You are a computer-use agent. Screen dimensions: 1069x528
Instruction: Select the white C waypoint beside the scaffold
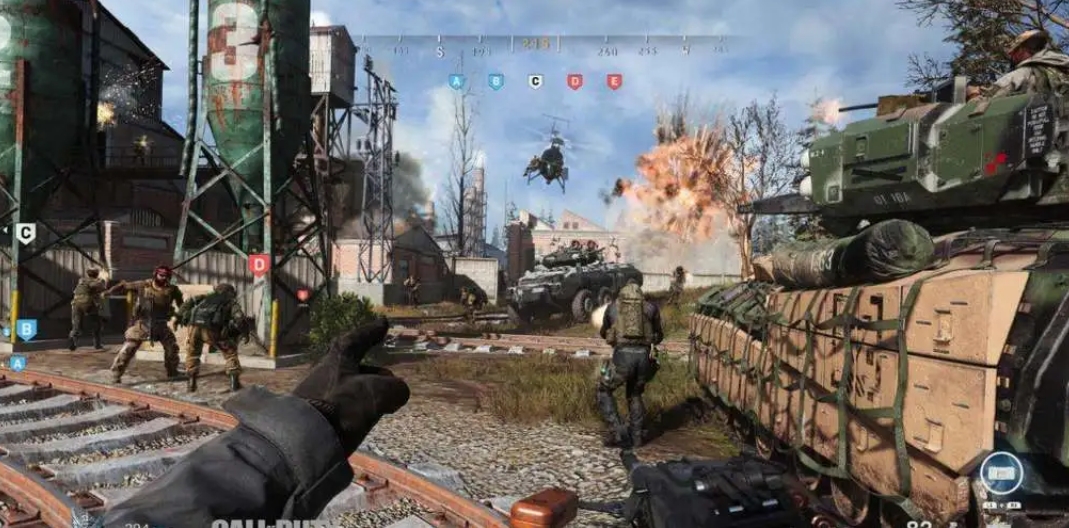pyautogui.click(x=26, y=234)
